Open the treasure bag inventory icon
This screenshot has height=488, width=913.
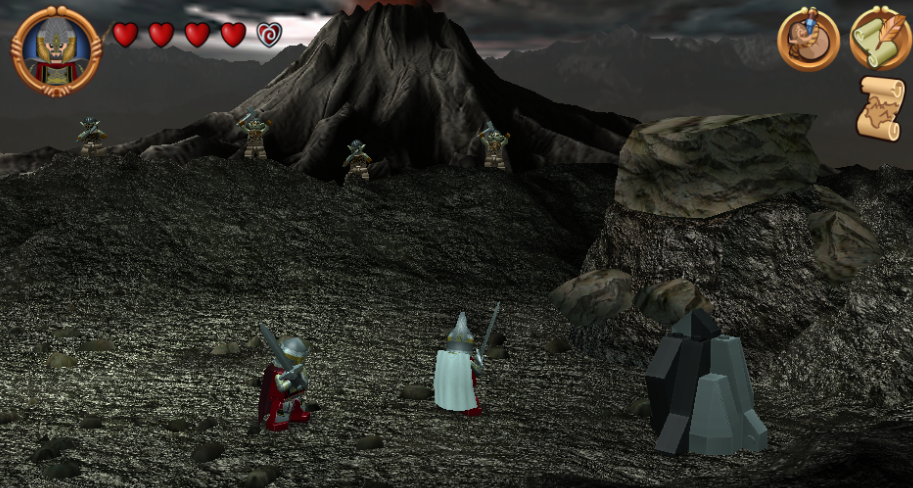click(808, 40)
